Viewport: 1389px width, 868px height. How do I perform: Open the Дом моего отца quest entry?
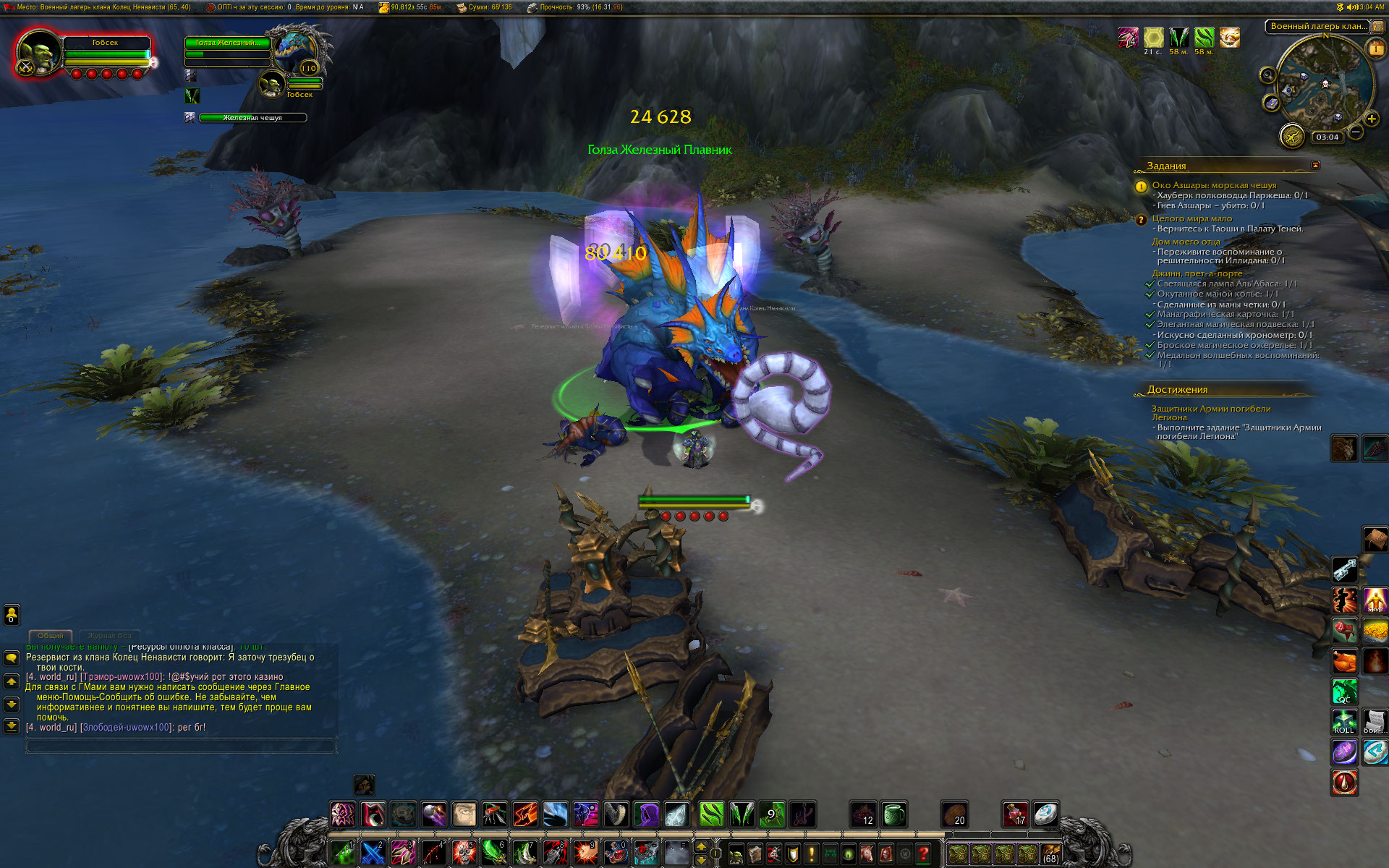(x=1186, y=242)
